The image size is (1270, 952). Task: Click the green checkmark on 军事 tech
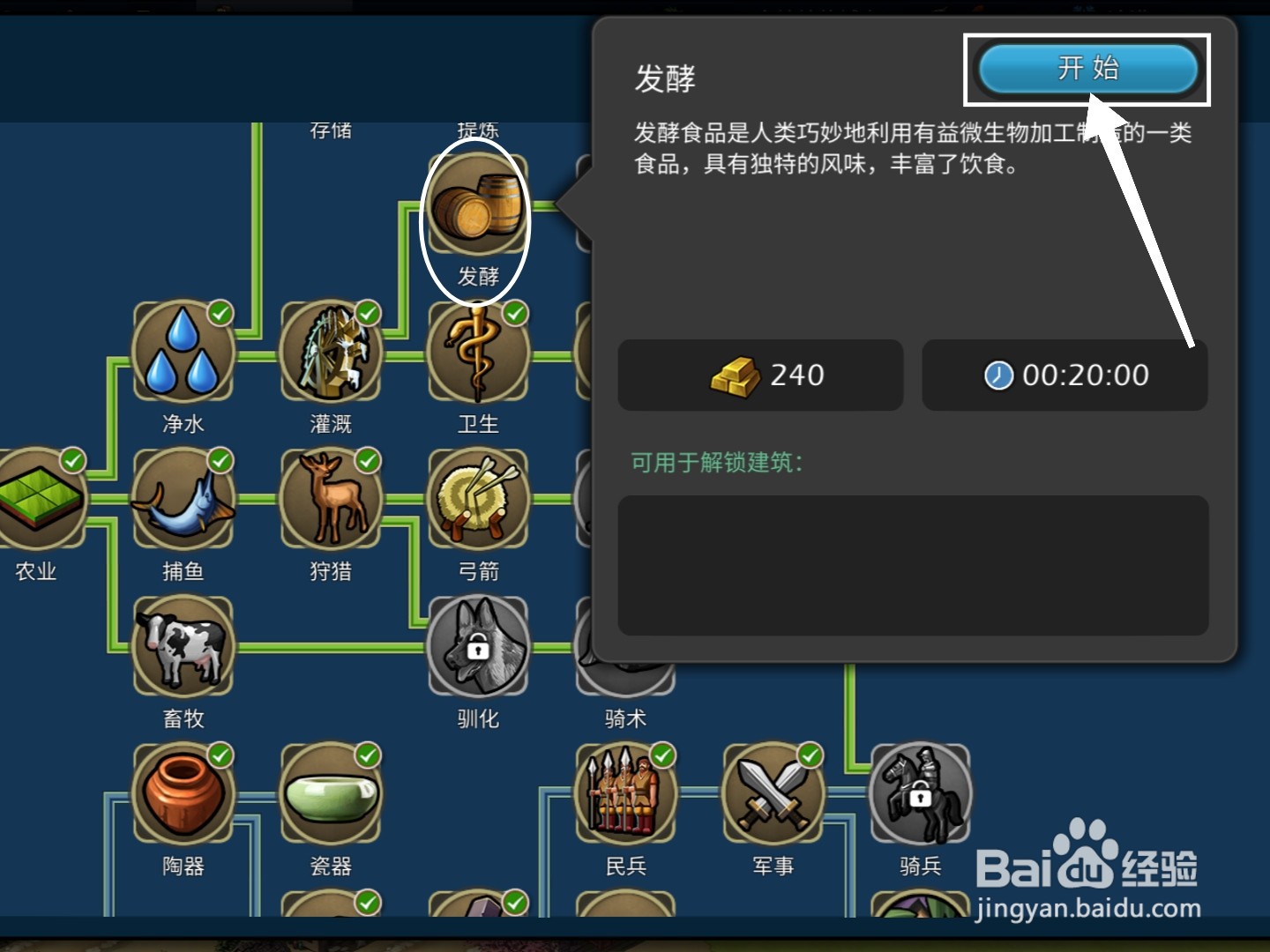click(811, 755)
